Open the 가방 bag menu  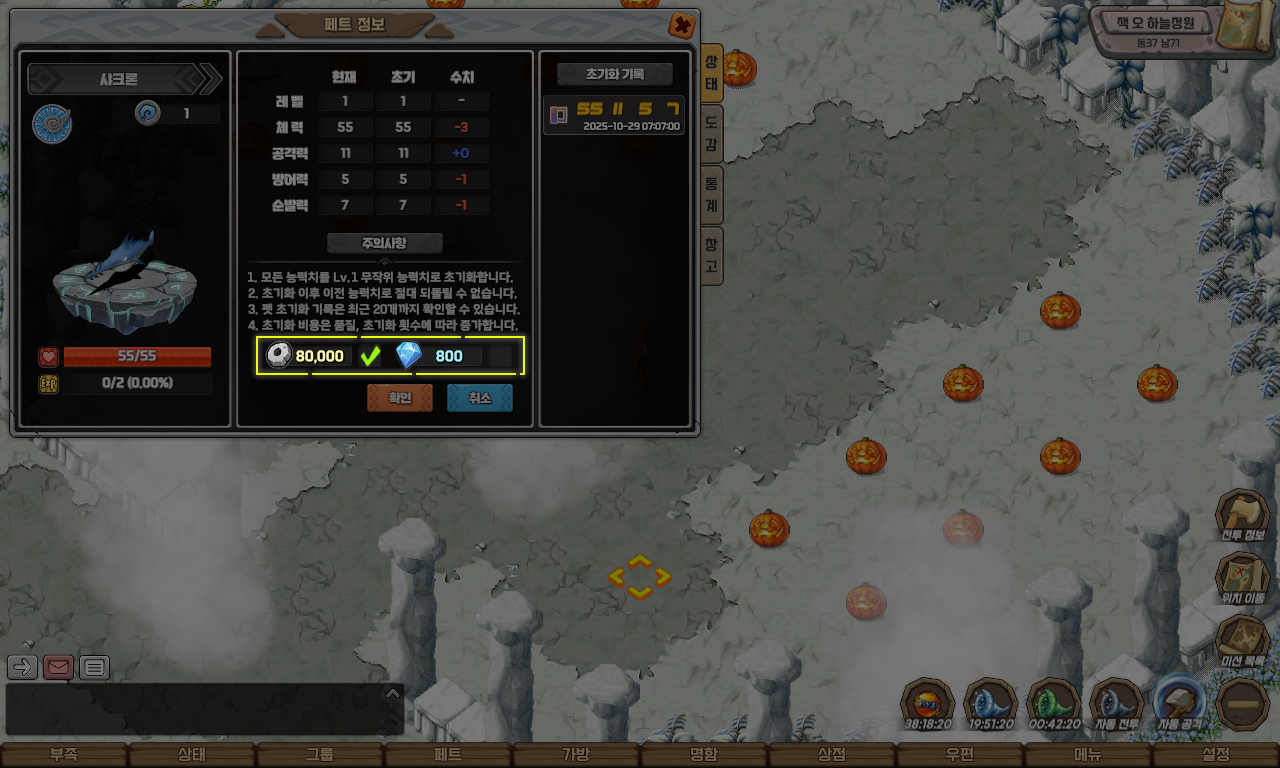click(x=576, y=755)
